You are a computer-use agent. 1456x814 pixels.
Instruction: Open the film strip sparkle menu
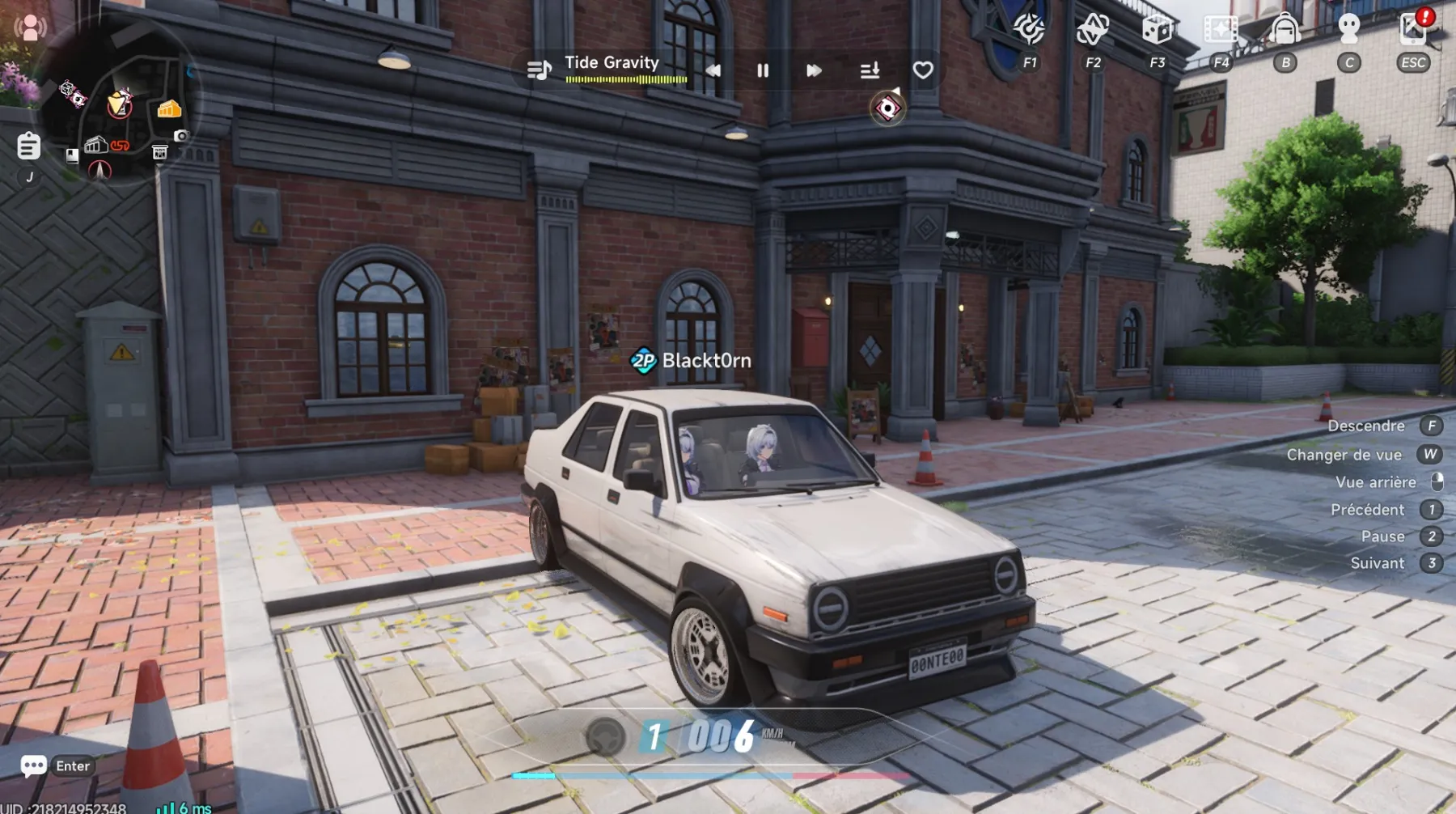click(1221, 29)
